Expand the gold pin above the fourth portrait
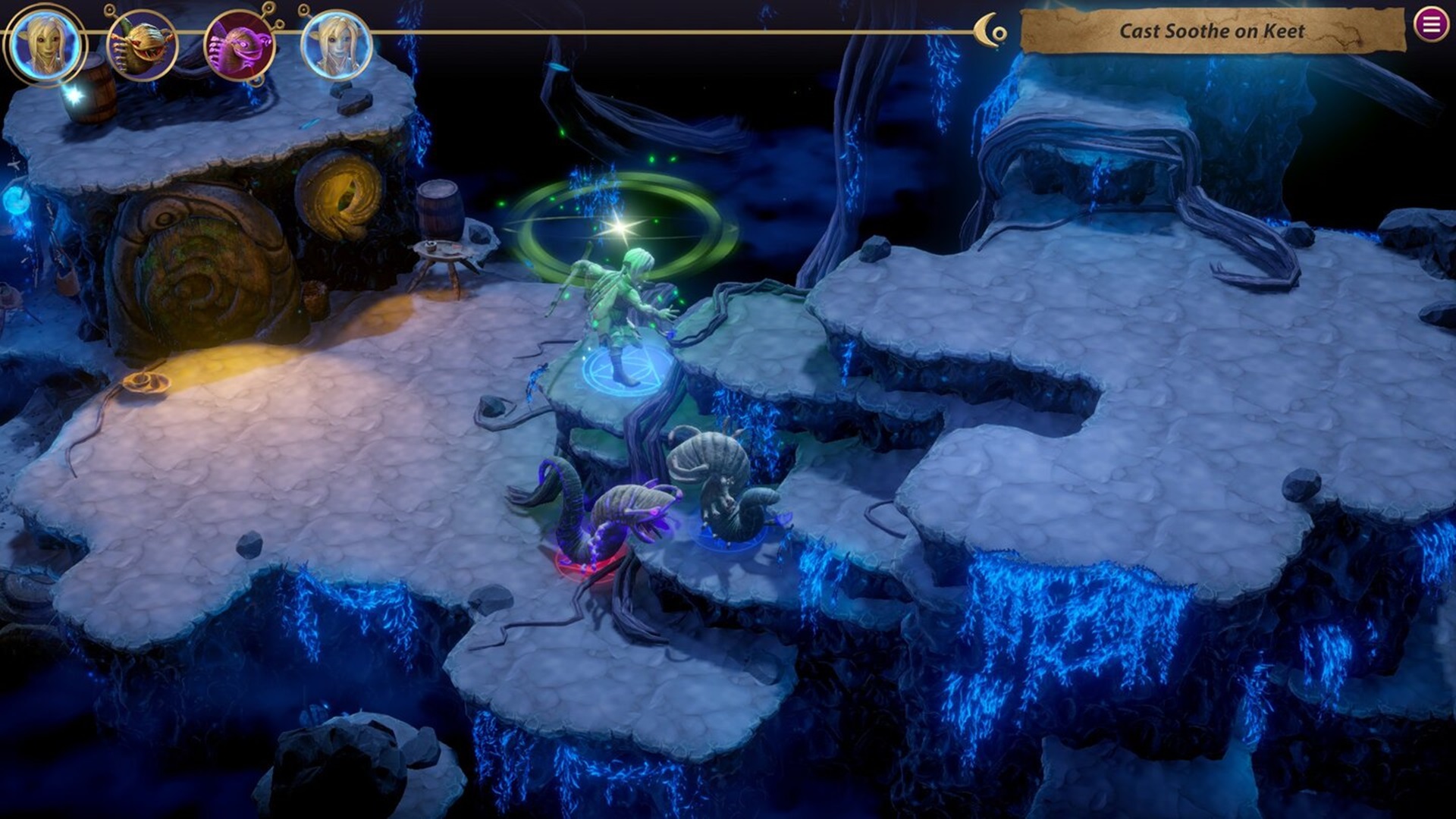Screen dimensions: 1456x819 [x=302, y=9]
